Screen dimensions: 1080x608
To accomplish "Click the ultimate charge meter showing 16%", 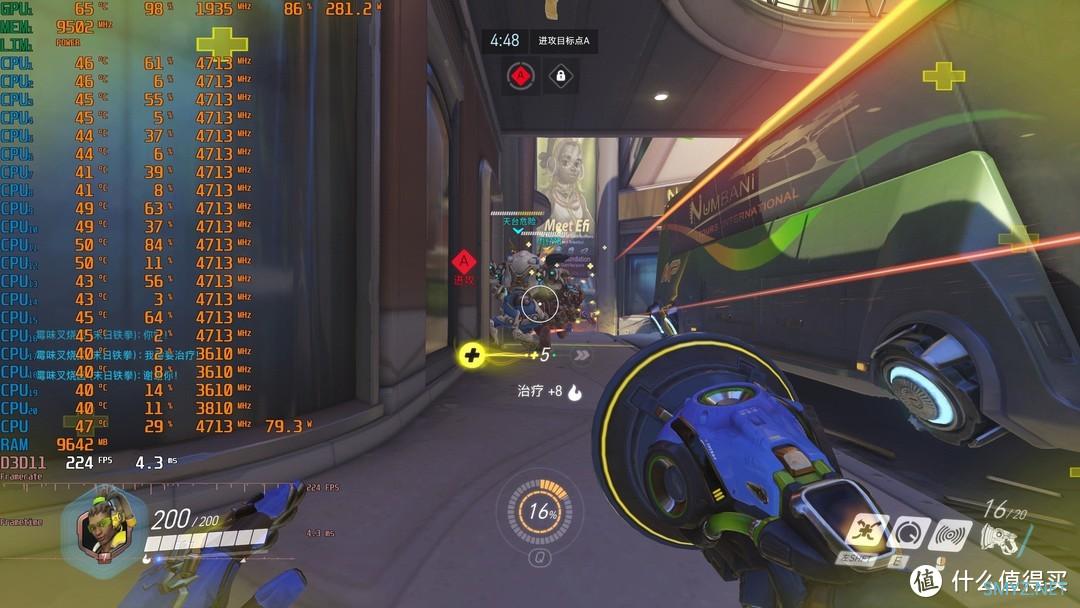I will pos(541,510).
